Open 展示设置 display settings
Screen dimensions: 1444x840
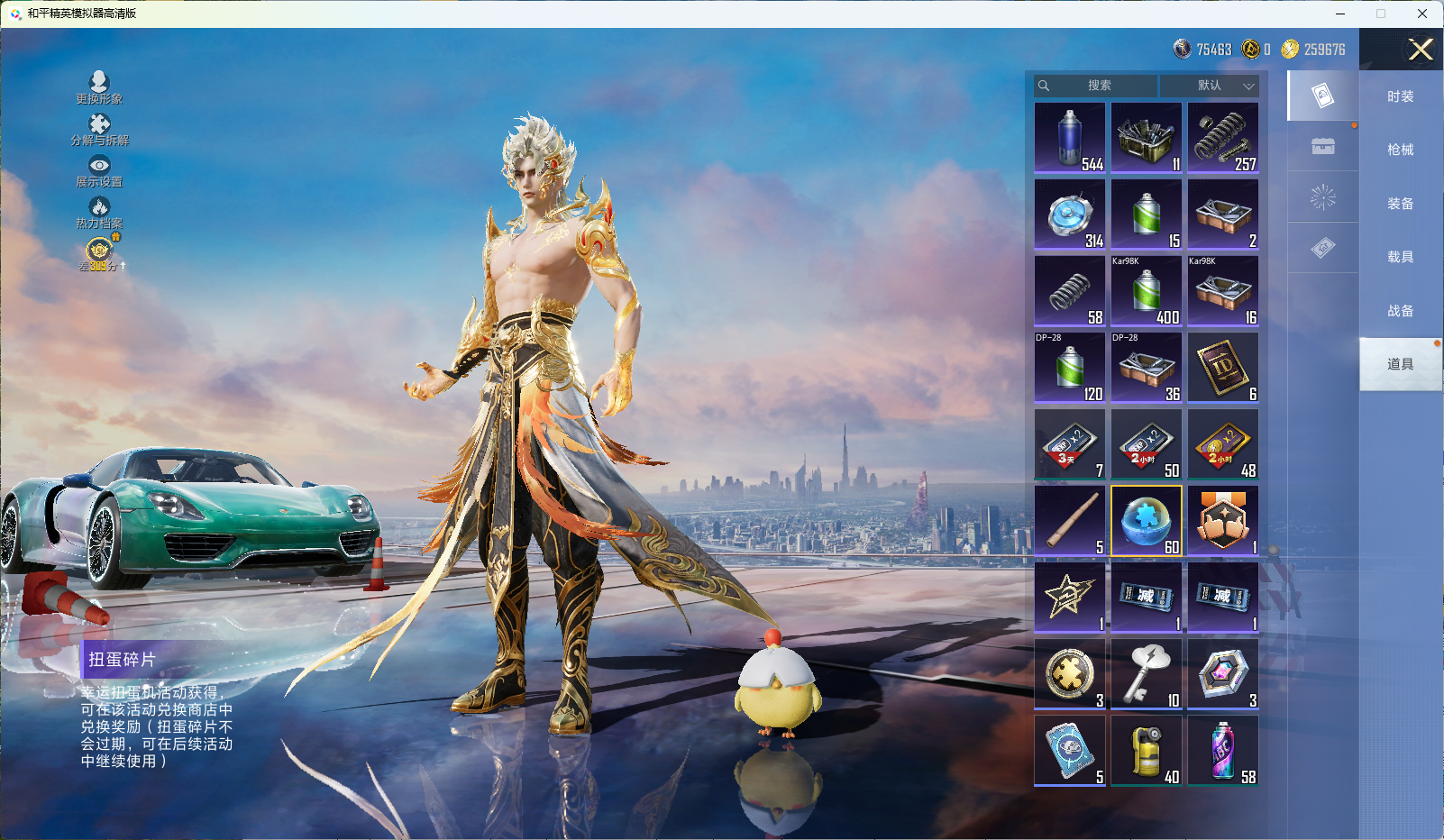(99, 170)
